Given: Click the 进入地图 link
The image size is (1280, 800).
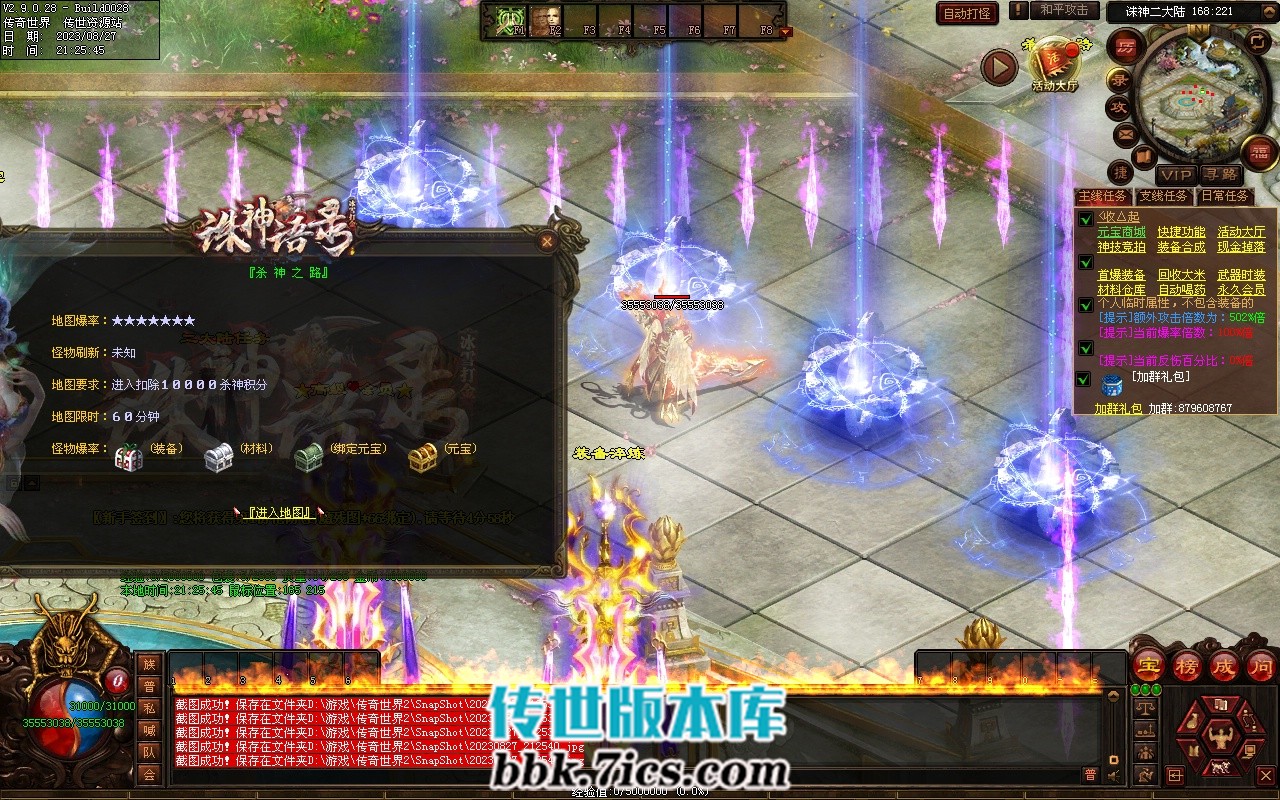Looking at the screenshot, I should (x=280, y=513).
